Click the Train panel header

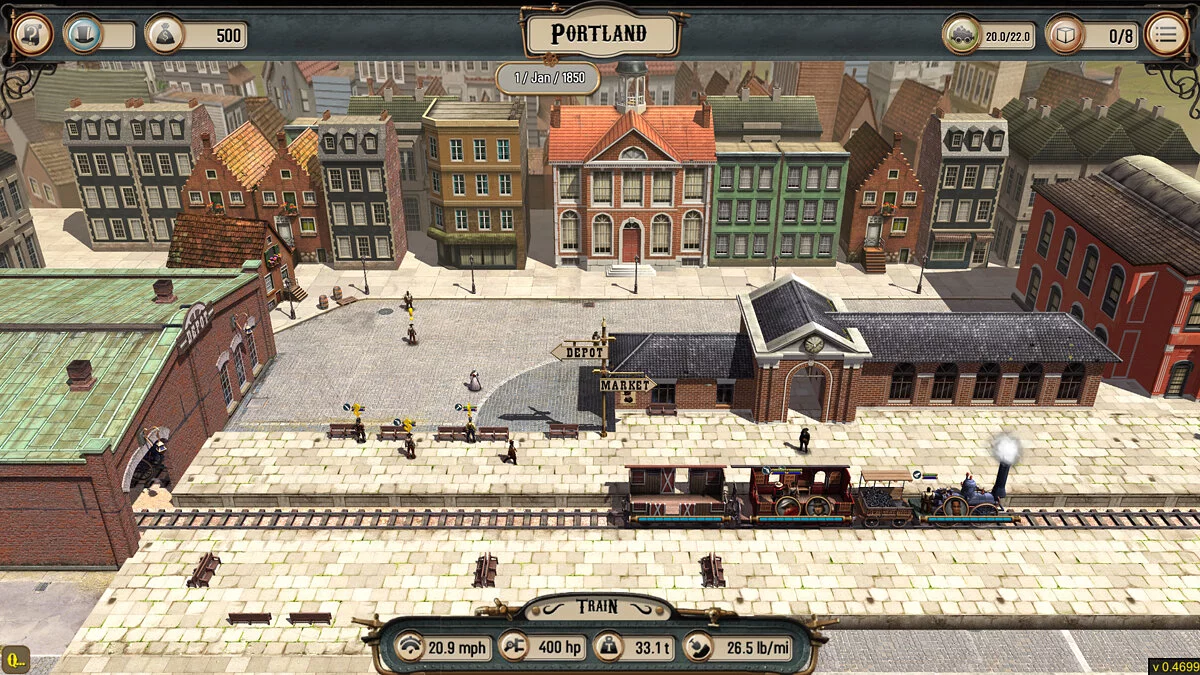tap(597, 607)
